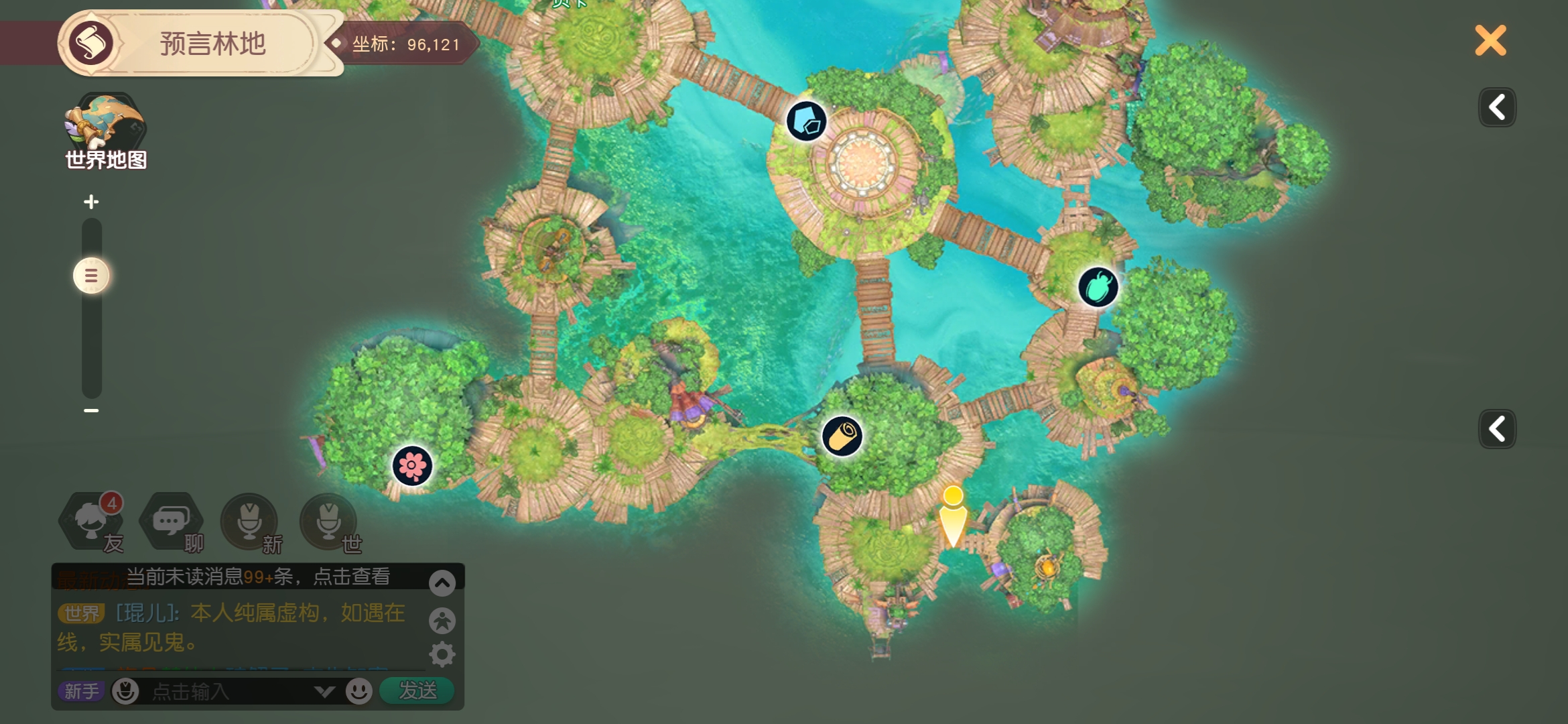The width and height of the screenshot is (1568, 724).
Task: Close the map with the orange X
Action: coord(1490,41)
